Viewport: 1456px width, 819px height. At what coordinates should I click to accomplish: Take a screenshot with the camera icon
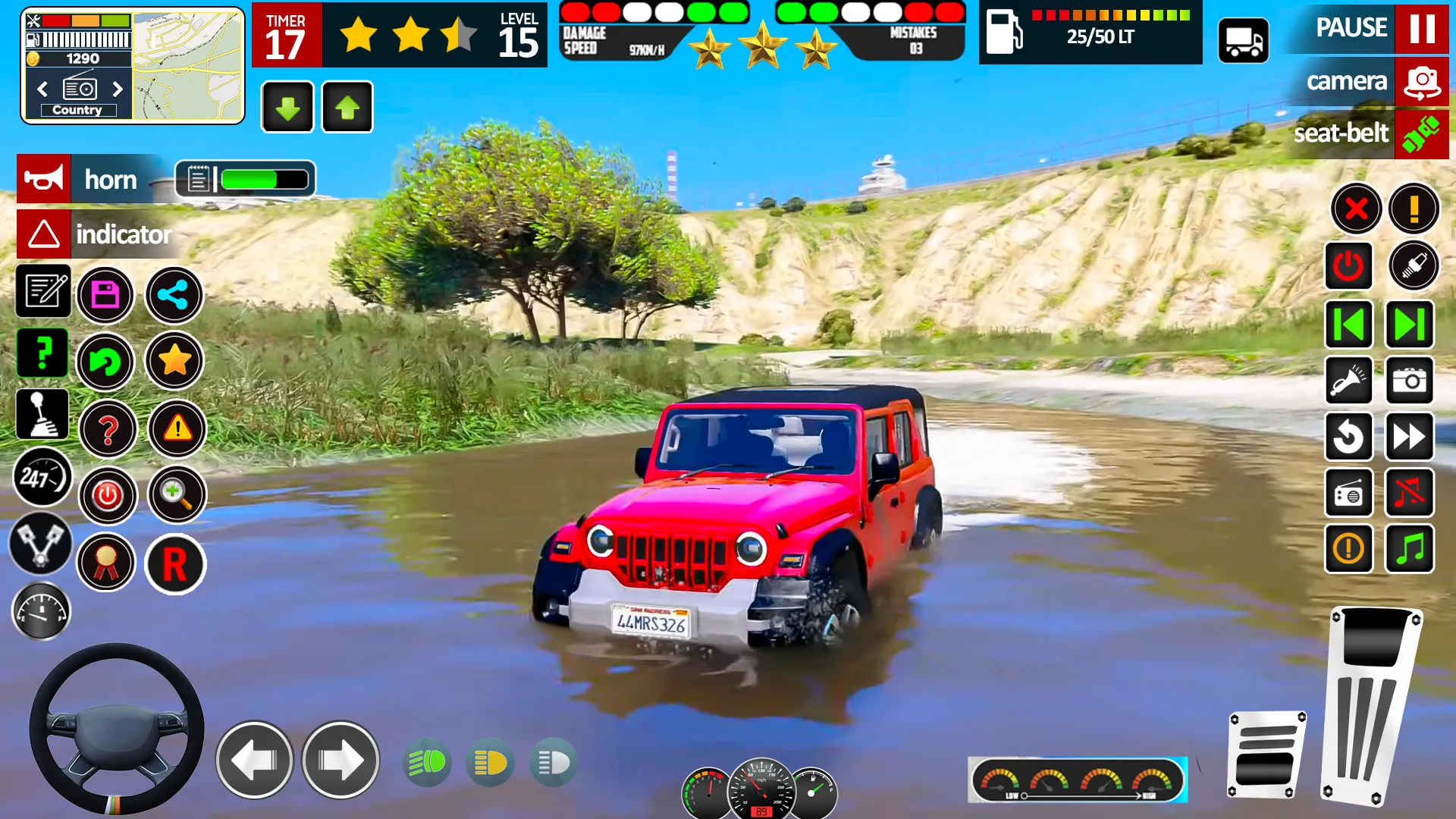[1409, 381]
